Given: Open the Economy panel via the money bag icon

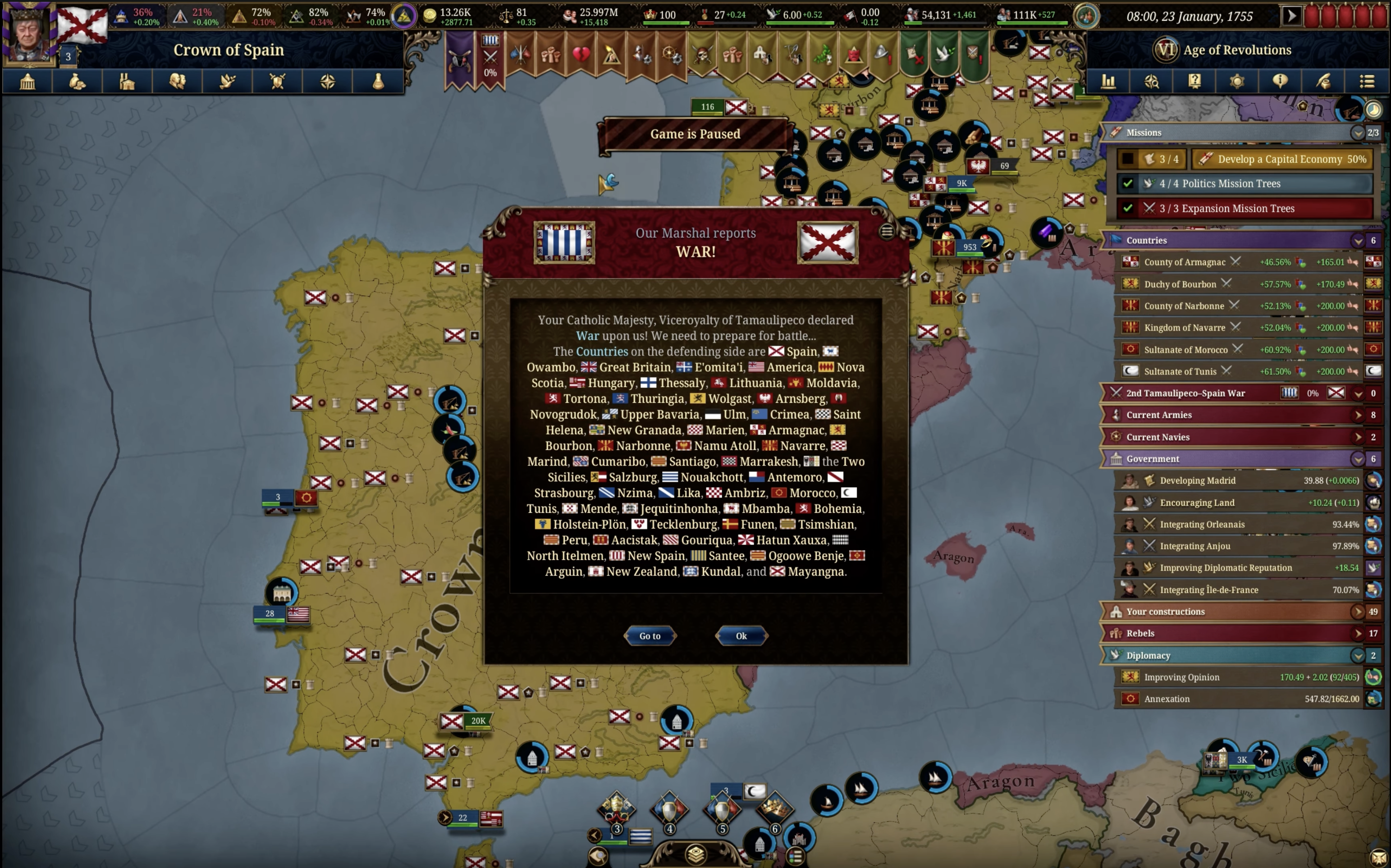Looking at the screenshot, I should [78, 81].
